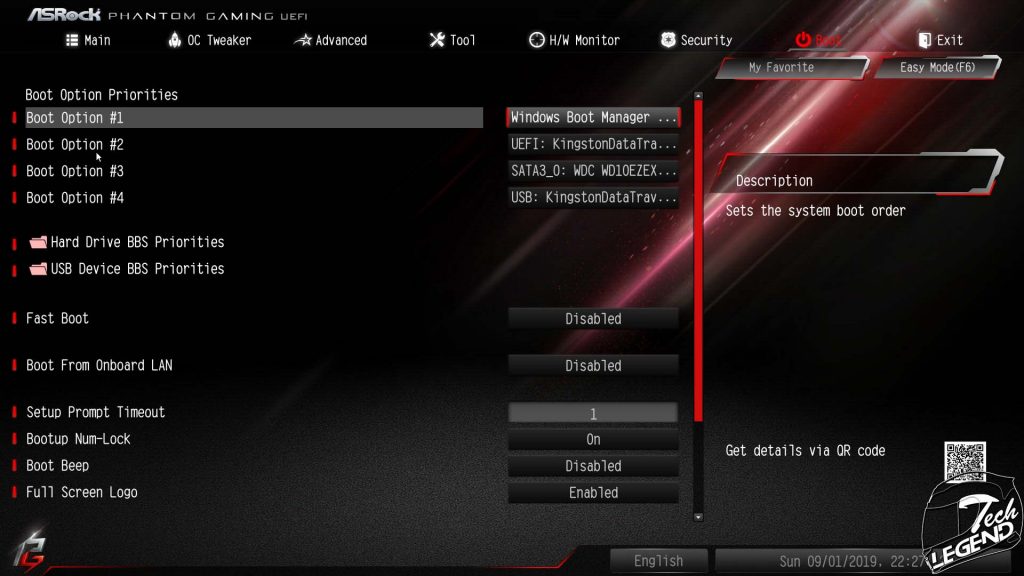Open the English language selector
The height and width of the screenshot is (576, 1024).
click(658, 561)
